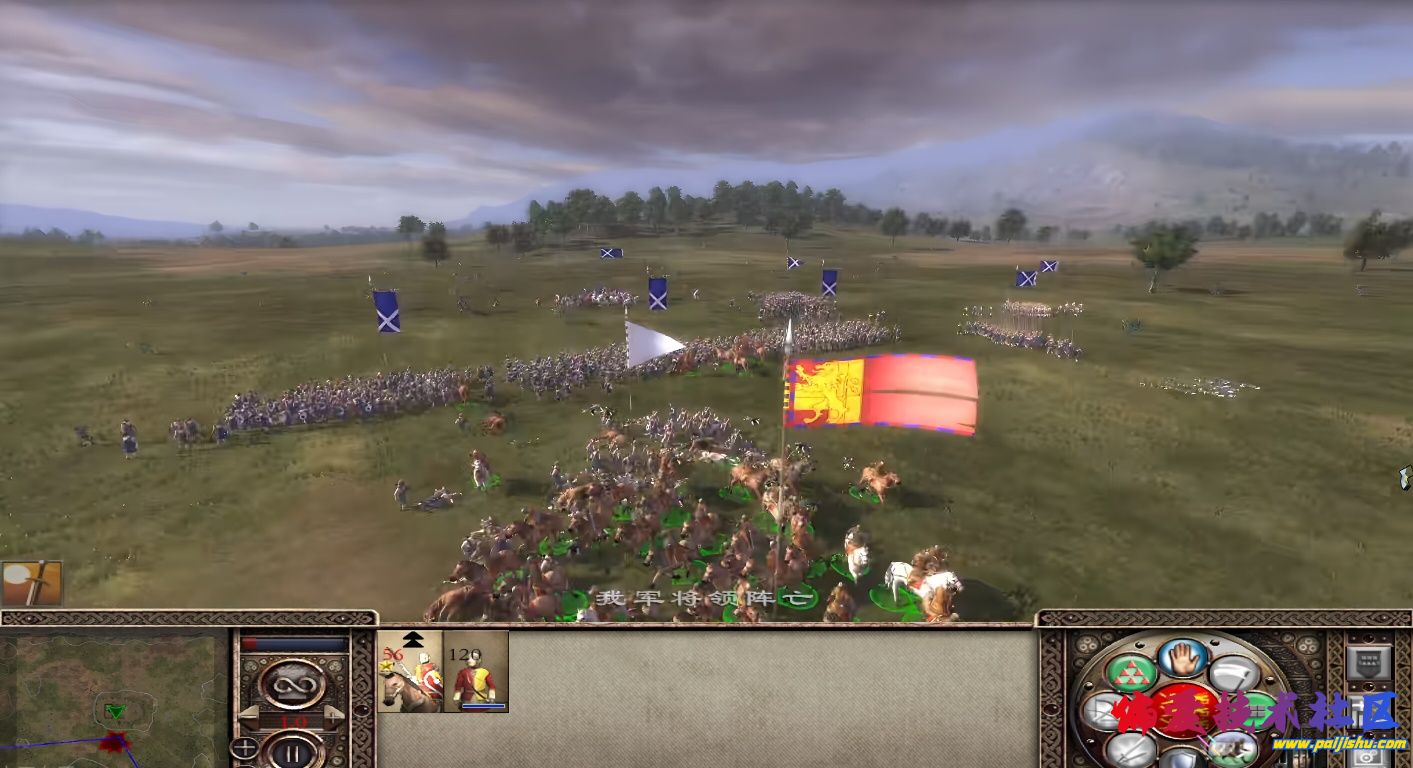Image resolution: width=1413 pixels, height=768 pixels.
Task: Click the white flag withdraw button
Action: tap(1235, 672)
